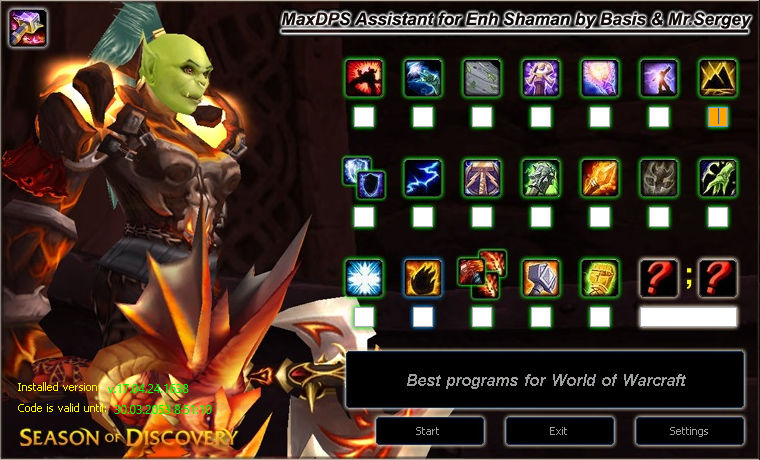Image resolution: width=760 pixels, height=460 pixels.
Task: Select the white frost burst spell icon
Action: [x=364, y=277]
